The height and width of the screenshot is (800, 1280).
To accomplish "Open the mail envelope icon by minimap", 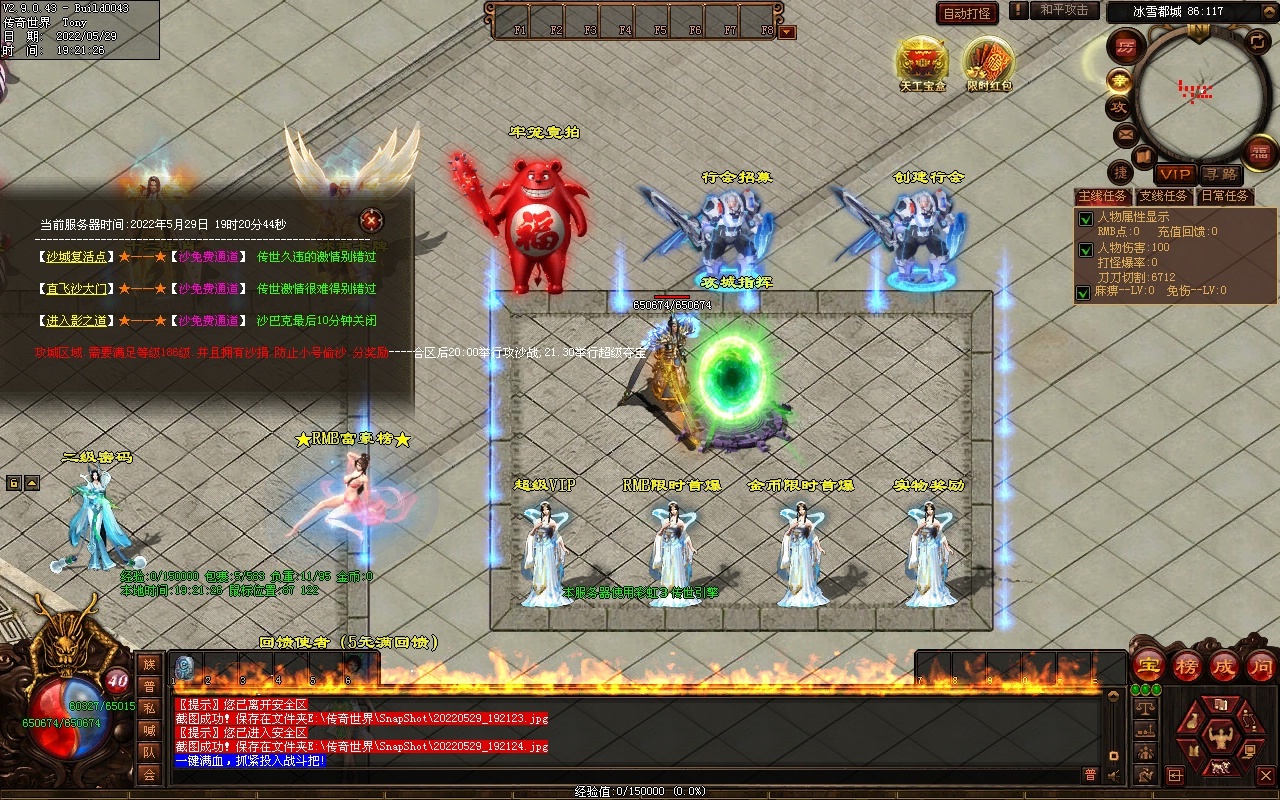I will 1125,133.
